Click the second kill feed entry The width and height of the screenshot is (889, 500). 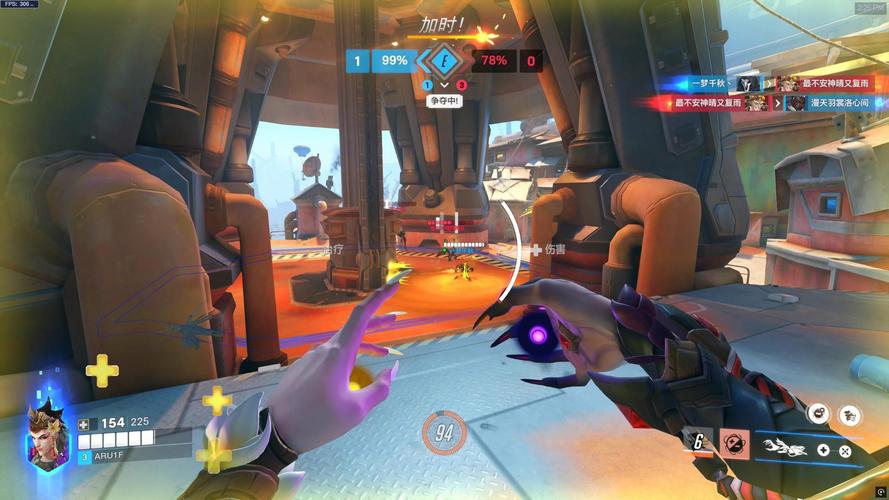click(762, 103)
